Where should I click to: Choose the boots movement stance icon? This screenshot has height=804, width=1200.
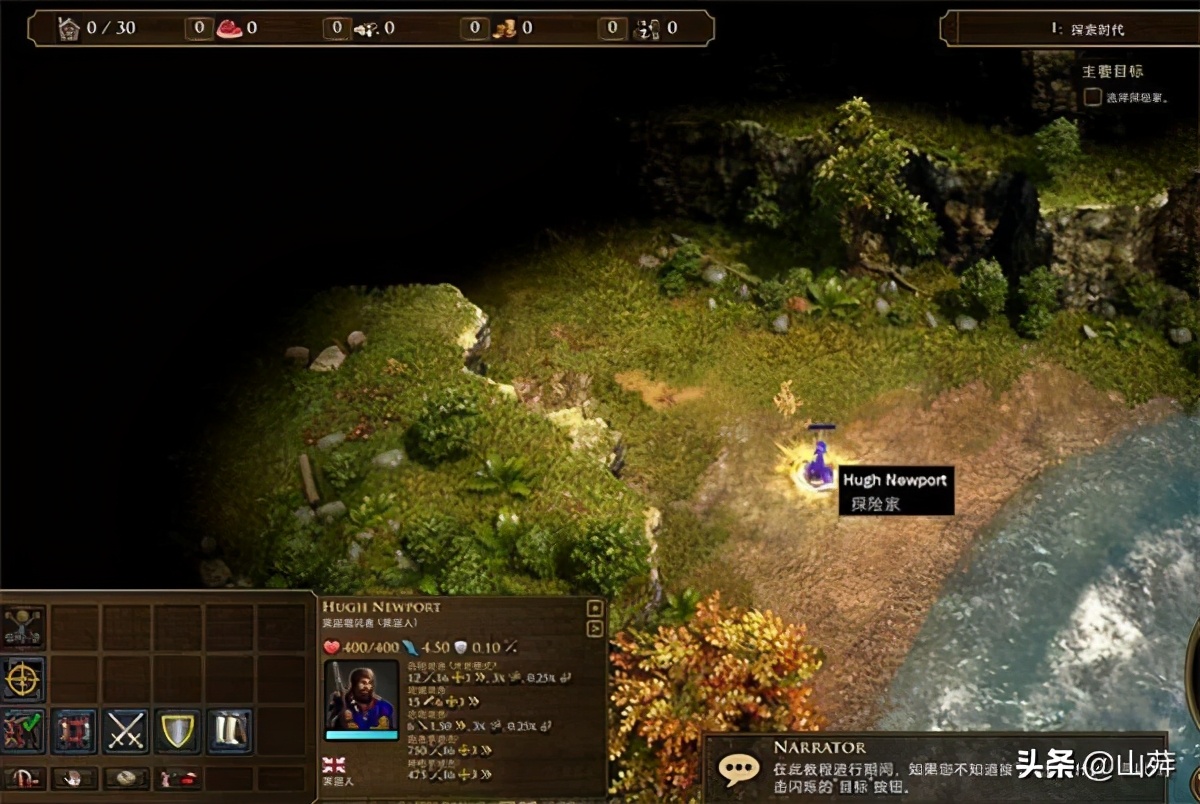click(229, 731)
